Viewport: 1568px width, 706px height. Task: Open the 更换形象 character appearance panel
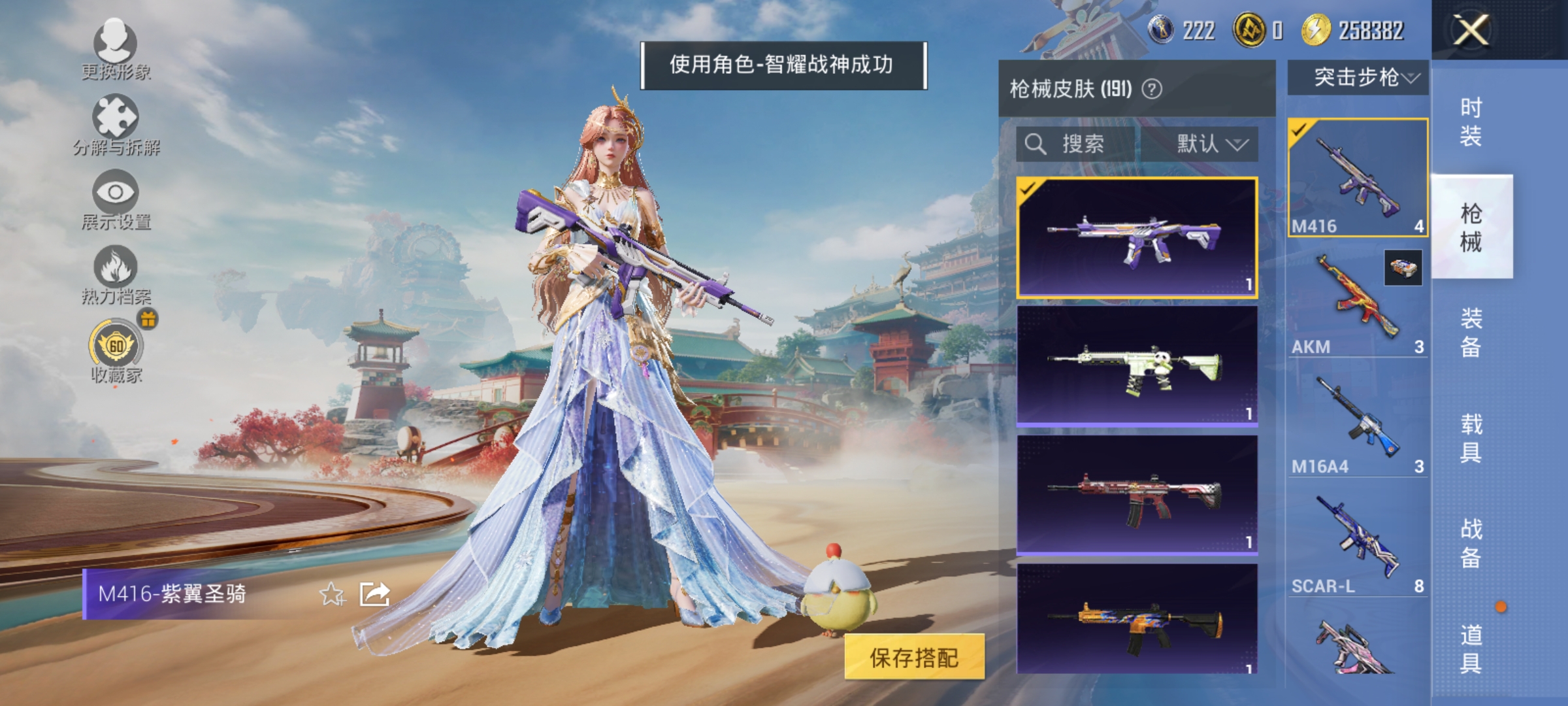114,49
